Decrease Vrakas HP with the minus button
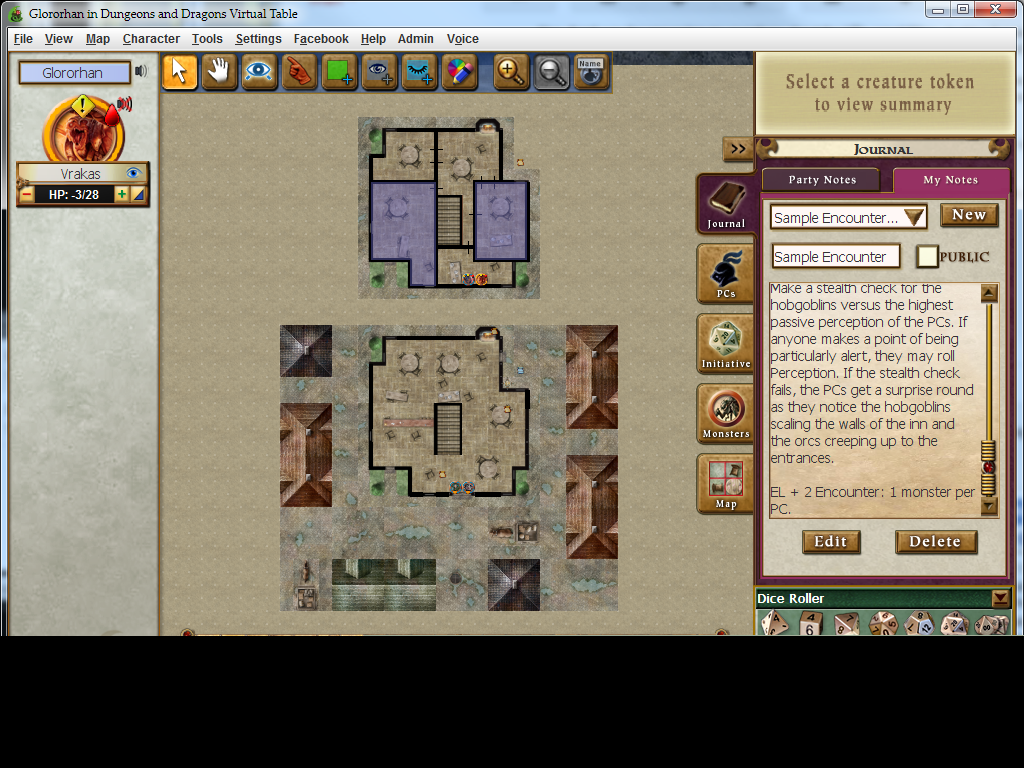This screenshot has width=1024, height=768. click(x=27, y=194)
